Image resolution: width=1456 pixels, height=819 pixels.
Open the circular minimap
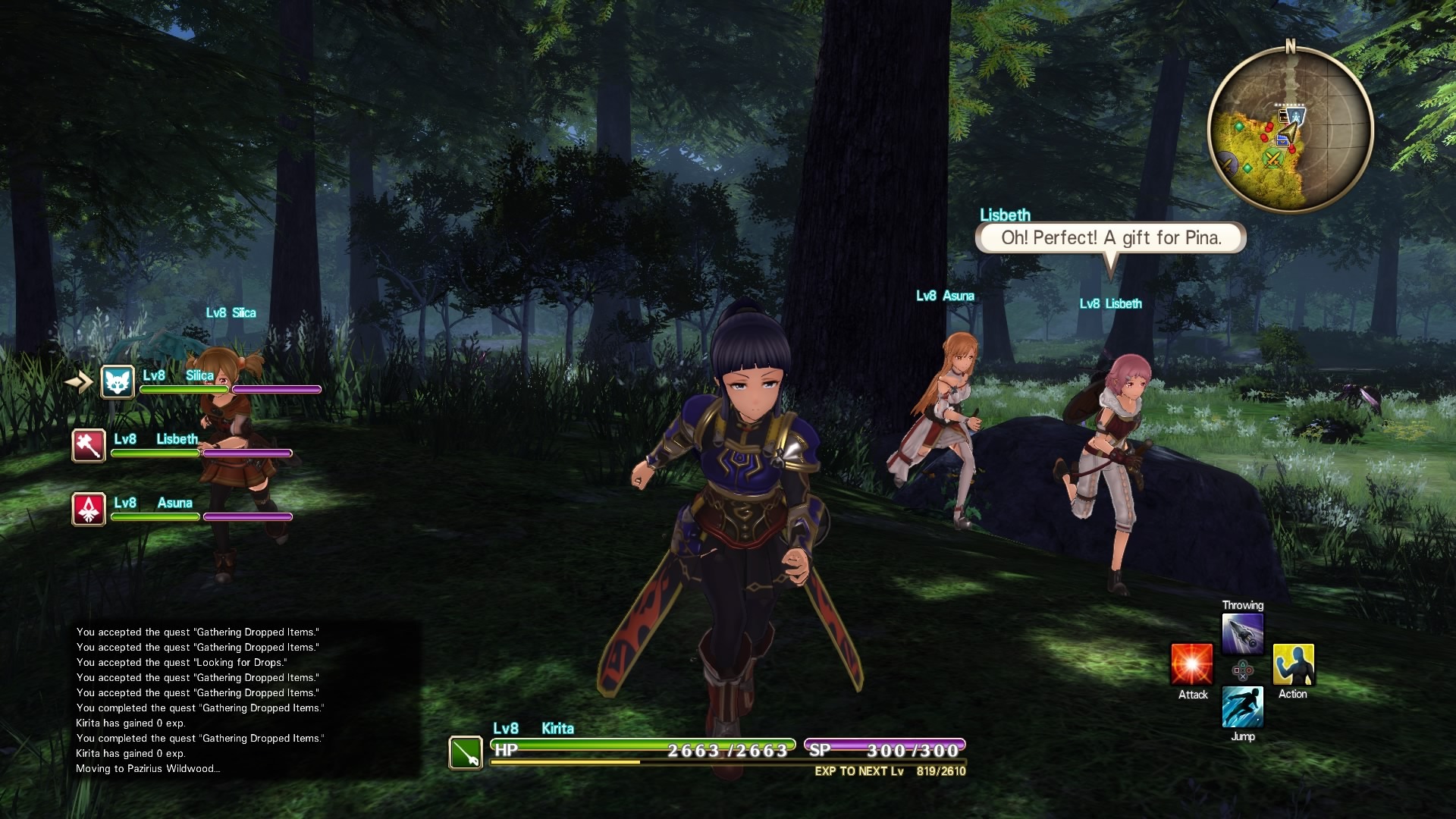coord(1290,129)
